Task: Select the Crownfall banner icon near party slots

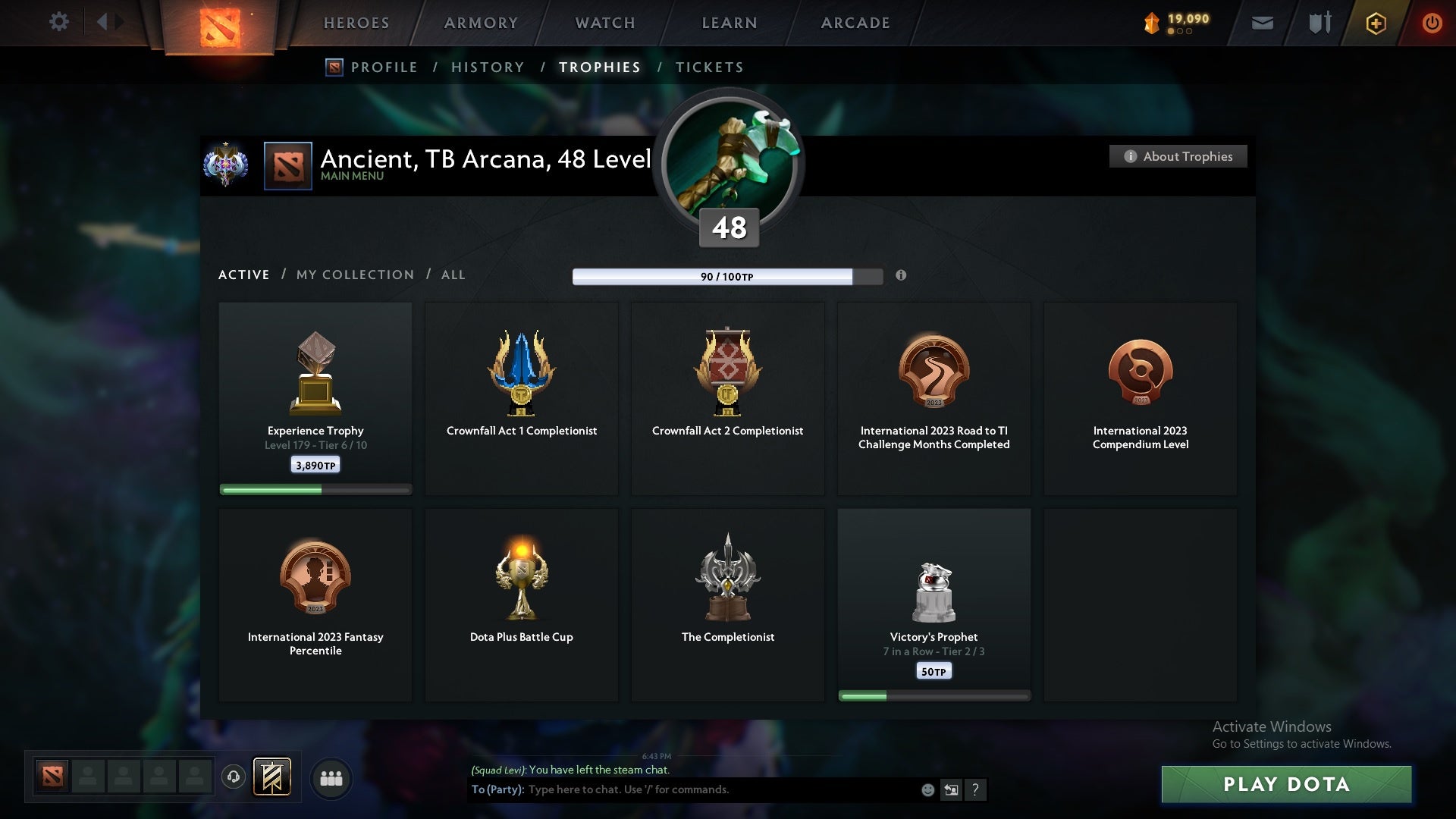Action: [x=273, y=777]
